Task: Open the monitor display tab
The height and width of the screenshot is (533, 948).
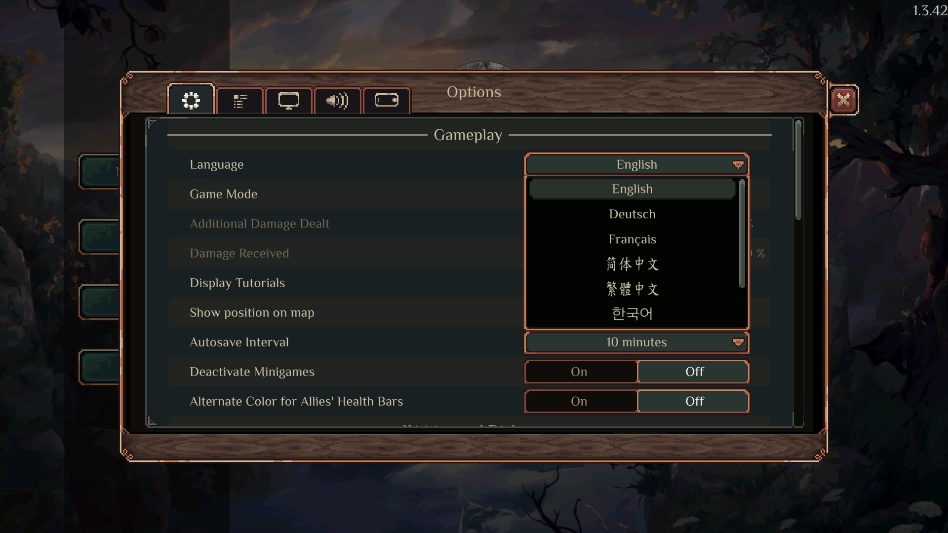Action: pyautogui.click(x=289, y=101)
